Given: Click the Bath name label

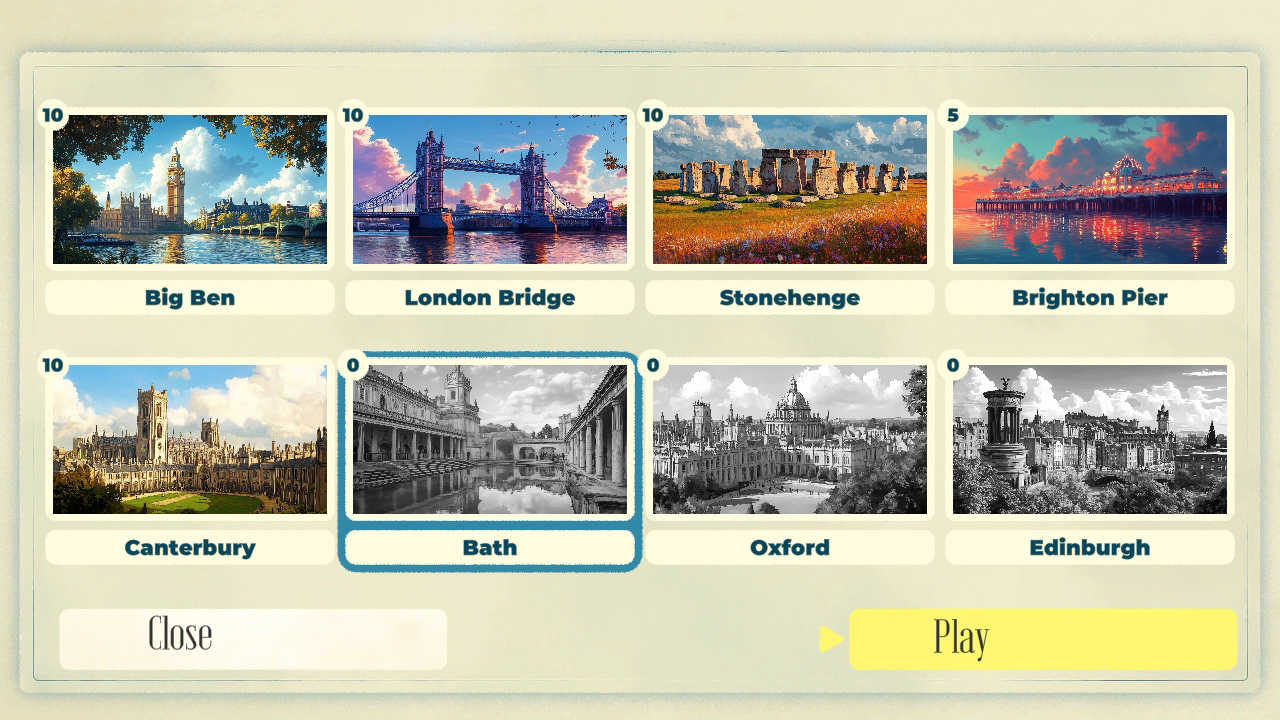Looking at the screenshot, I should click(489, 547).
